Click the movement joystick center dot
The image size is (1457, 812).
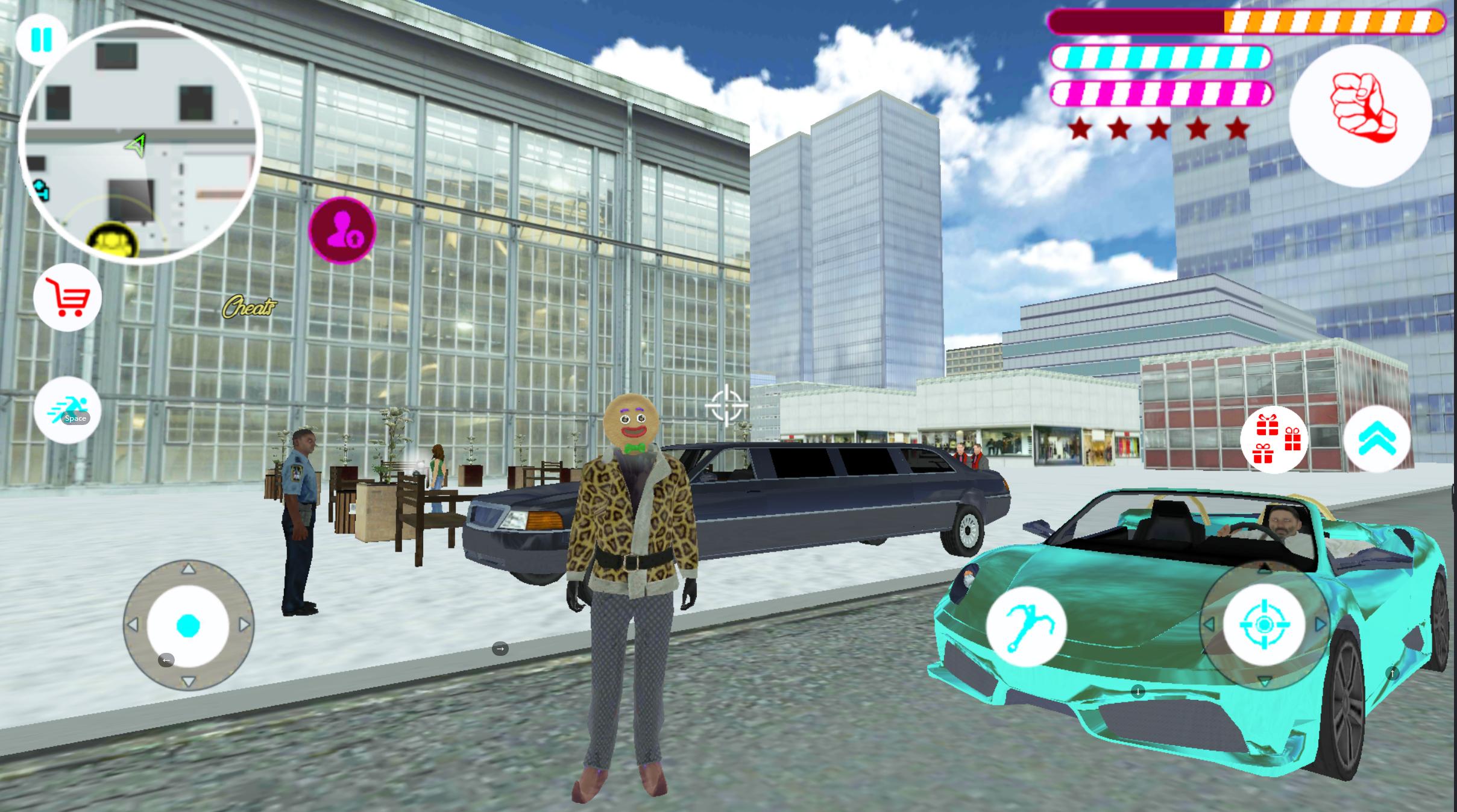pyautogui.click(x=188, y=626)
